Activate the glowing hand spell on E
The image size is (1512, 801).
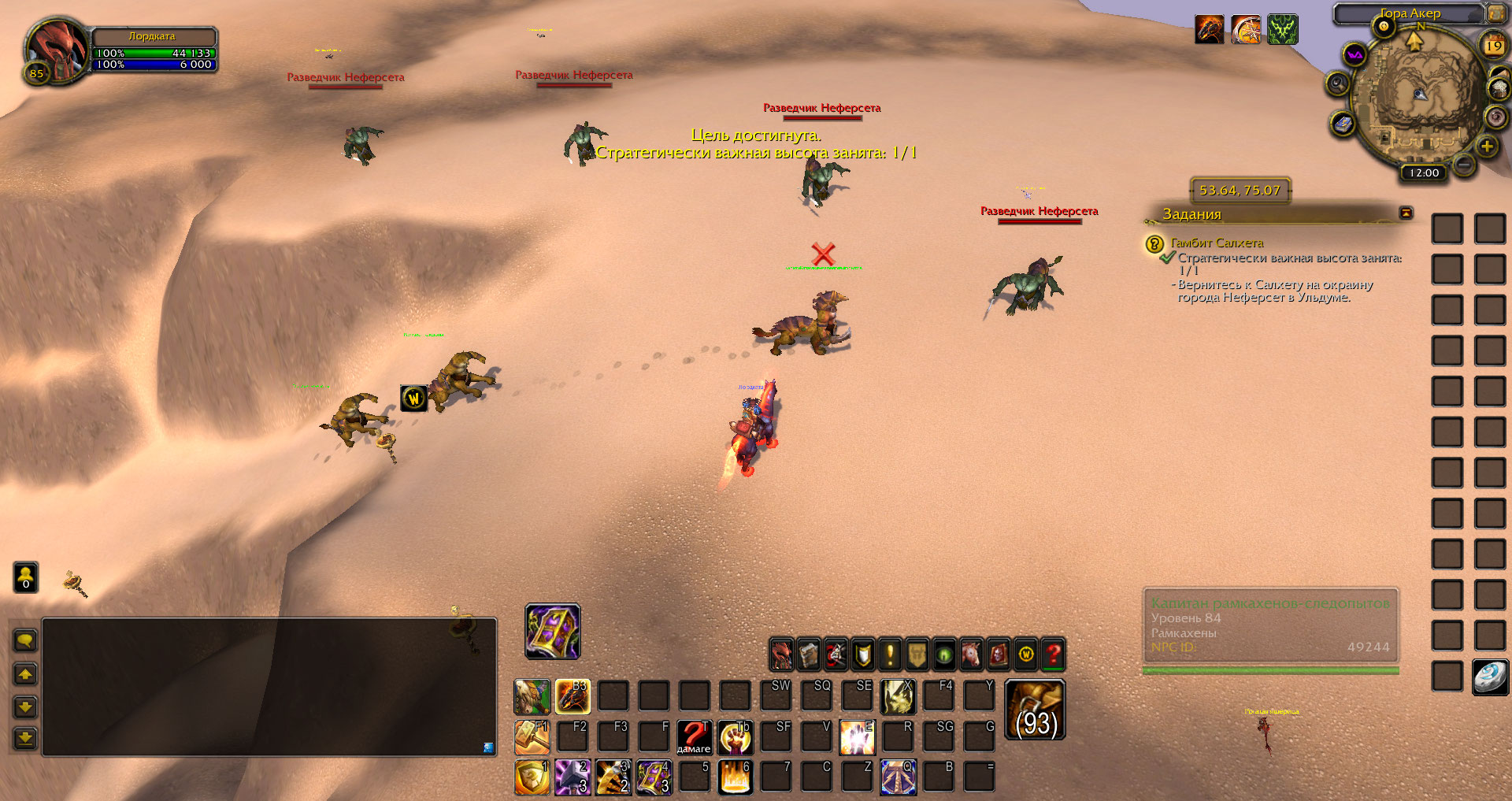click(857, 737)
